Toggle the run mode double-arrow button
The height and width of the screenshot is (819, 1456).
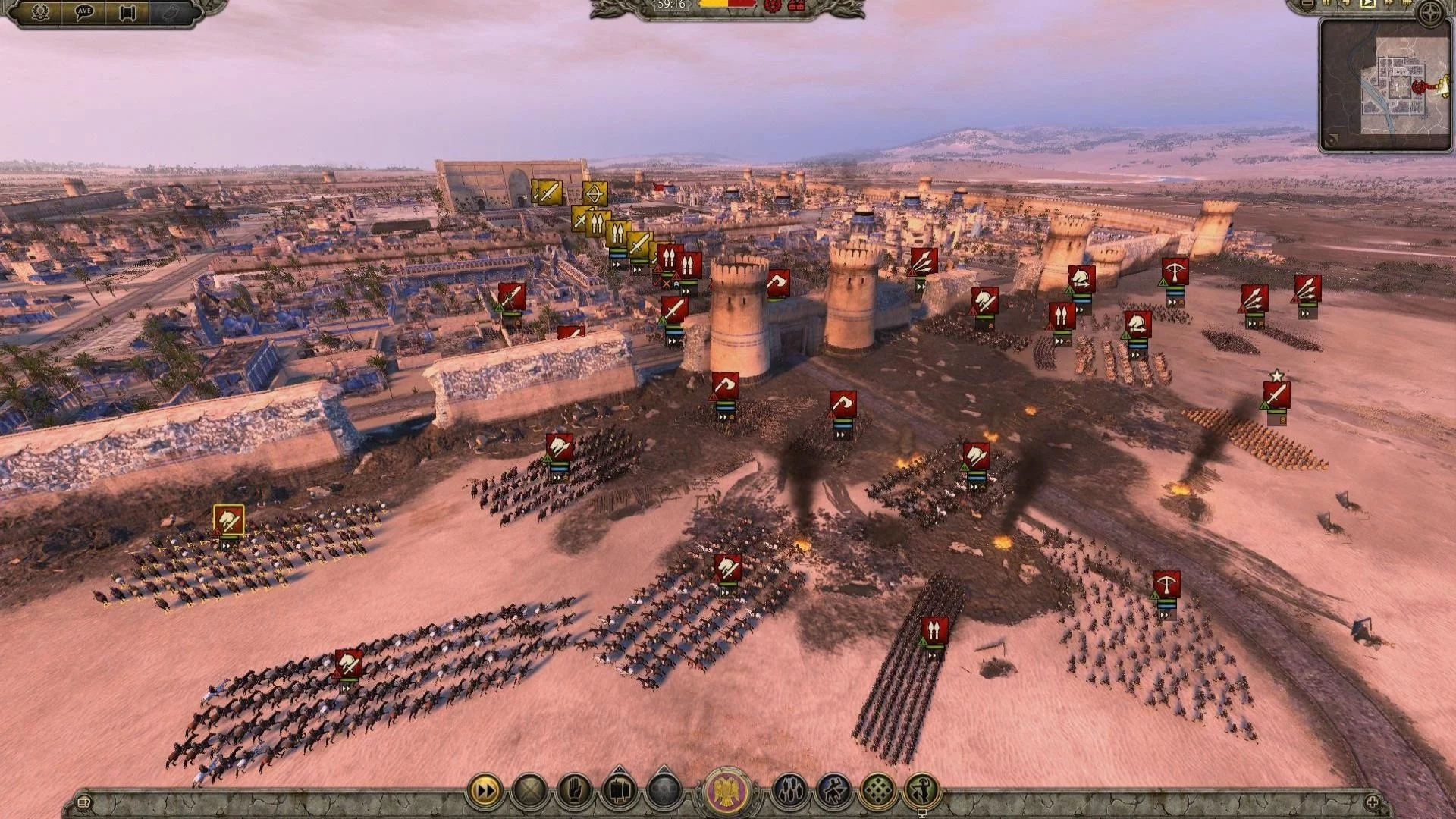pos(485,792)
